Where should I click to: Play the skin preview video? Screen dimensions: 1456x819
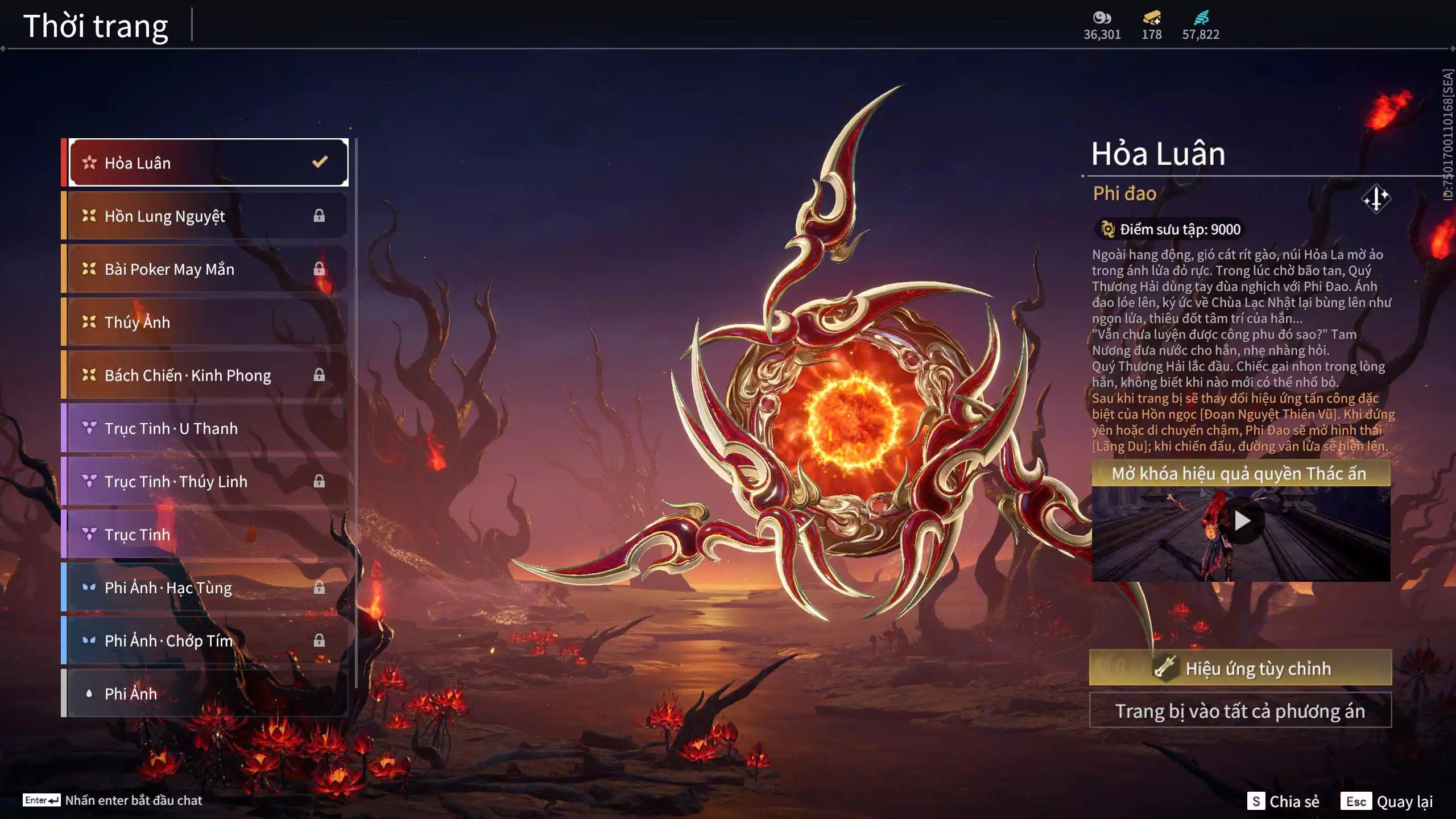pos(1242,520)
